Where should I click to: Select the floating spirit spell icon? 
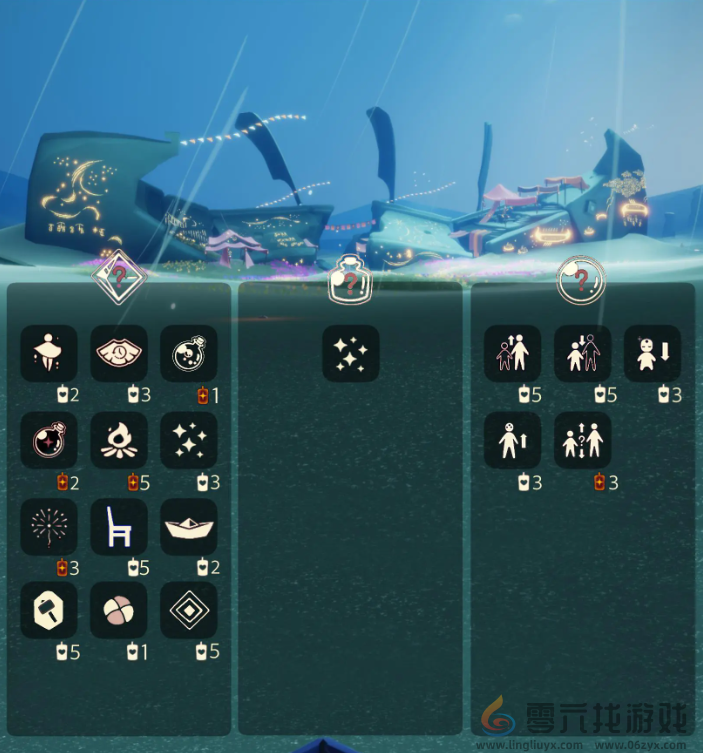[49, 353]
